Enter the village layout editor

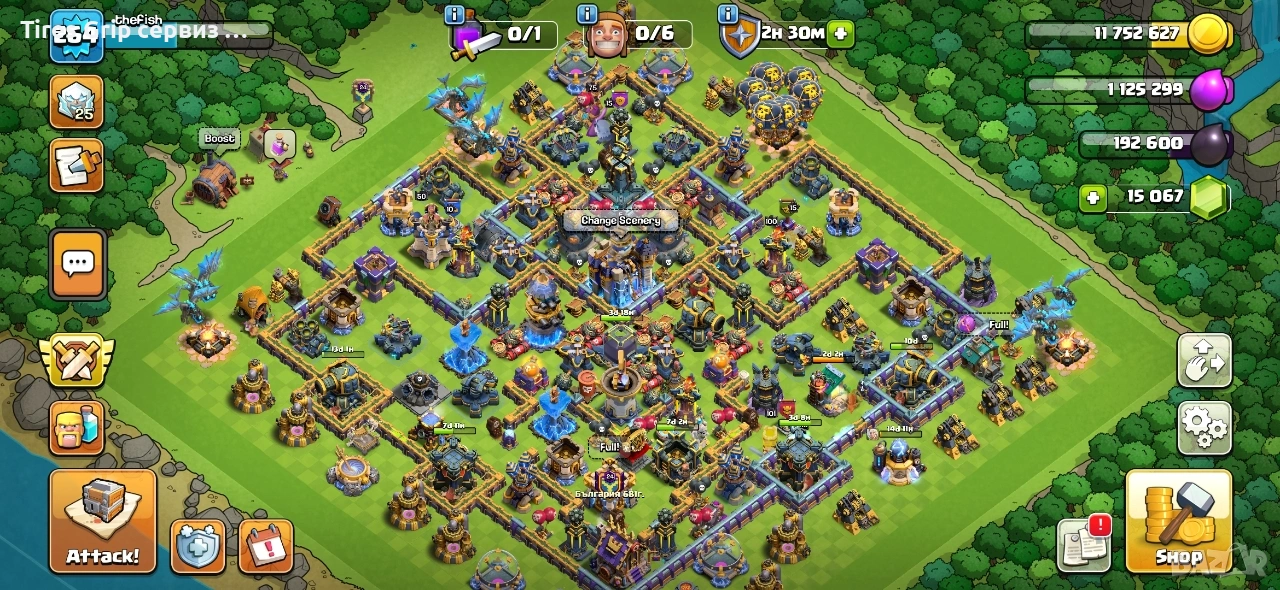click(x=1204, y=361)
